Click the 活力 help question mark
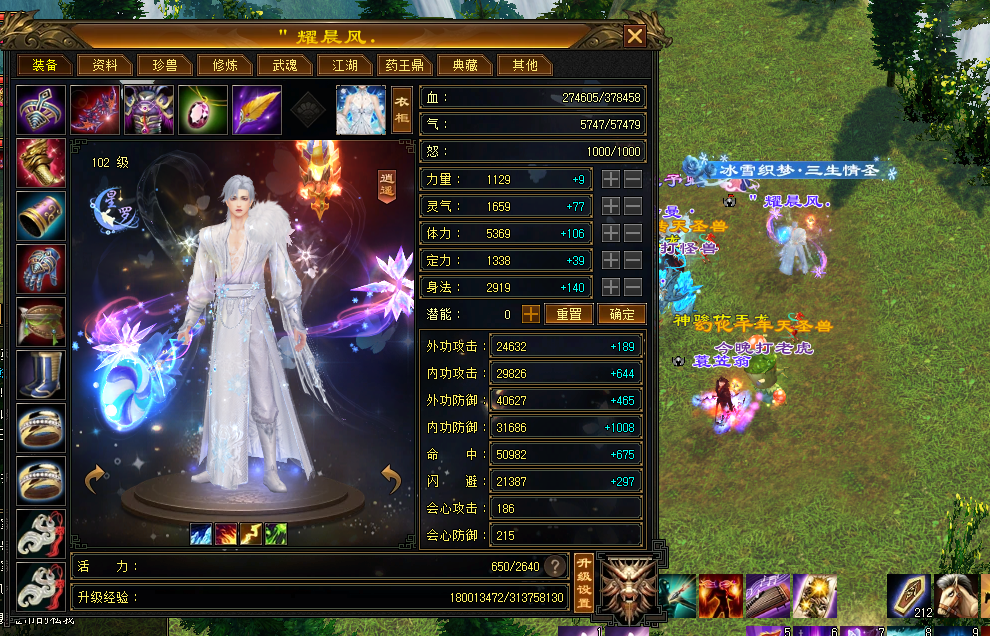 [554, 567]
